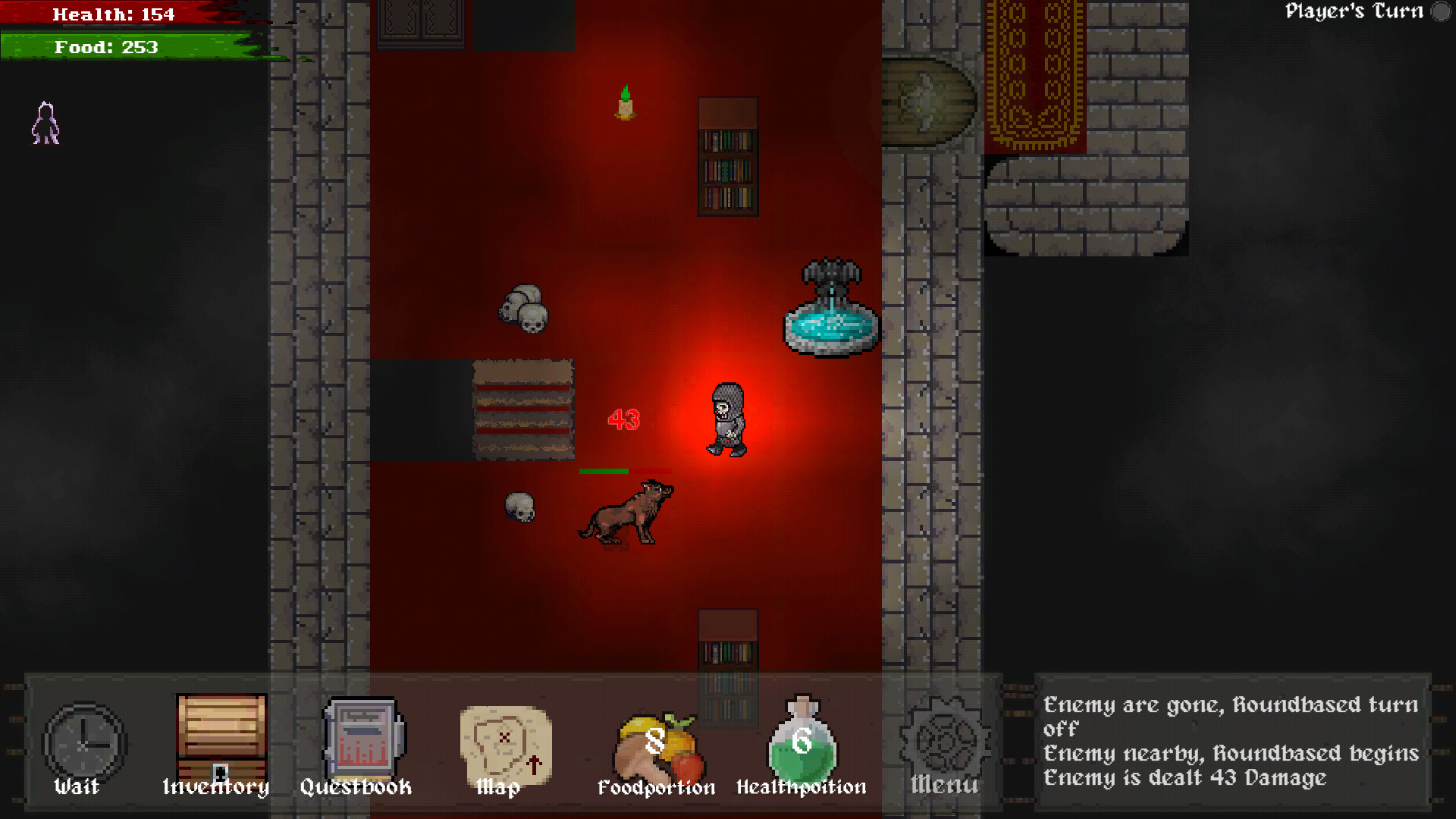Drink a Healthpotion via the potion flask icon
1456x819 pixels.
pyautogui.click(x=801, y=743)
